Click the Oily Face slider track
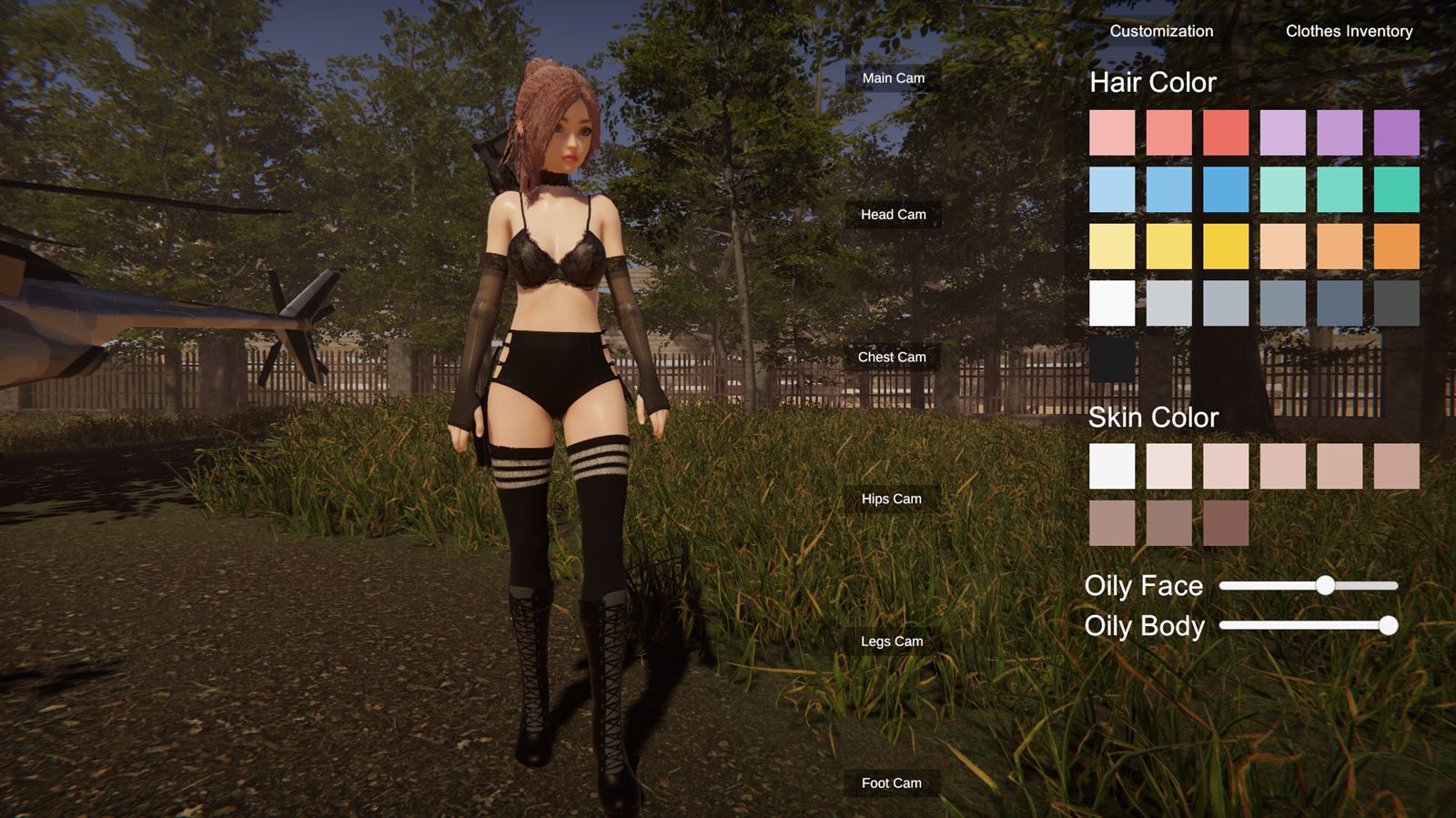Screen dimensions: 1456x818 1308,586
